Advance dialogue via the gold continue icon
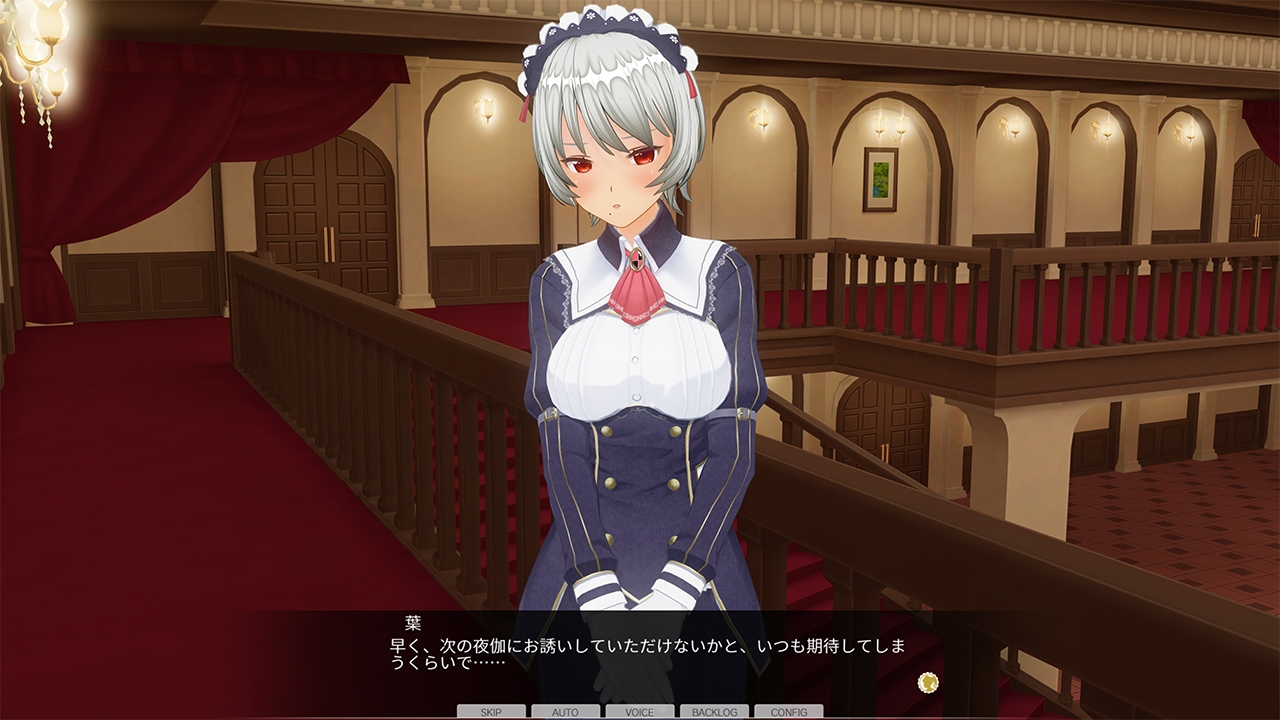 pyautogui.click(x=928, y=682)
